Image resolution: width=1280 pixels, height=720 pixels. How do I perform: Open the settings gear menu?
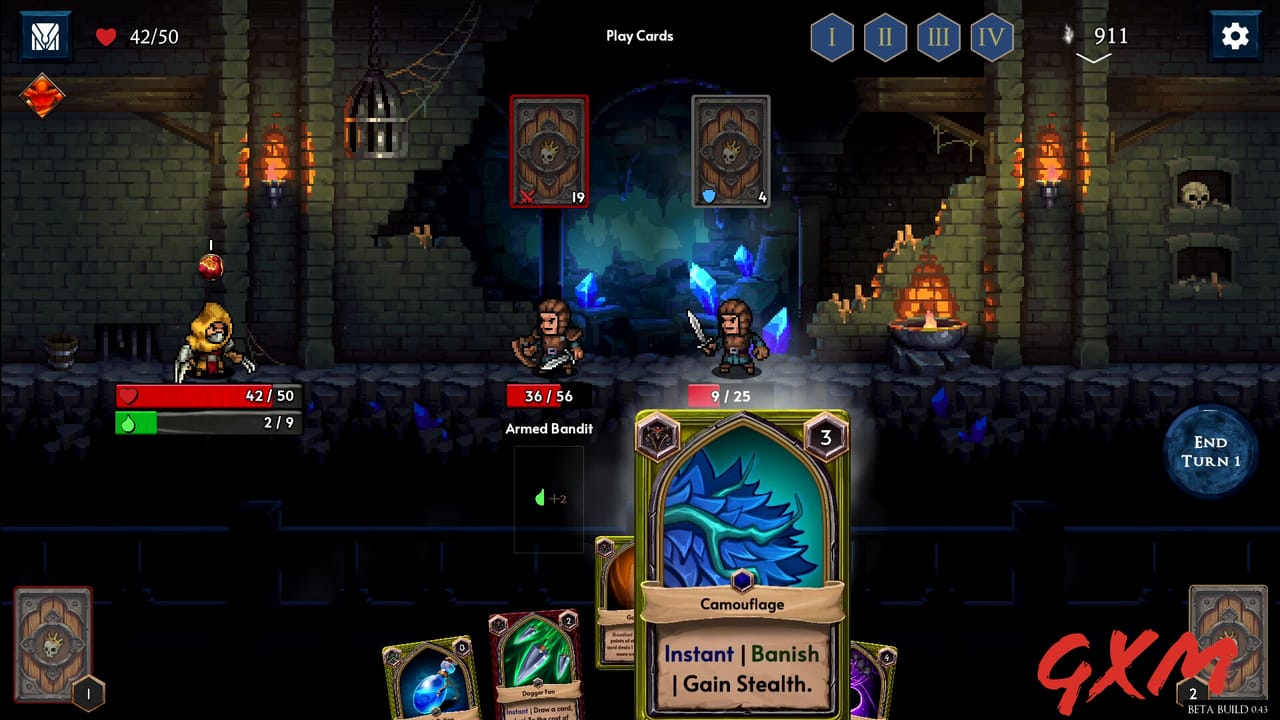1235,36
